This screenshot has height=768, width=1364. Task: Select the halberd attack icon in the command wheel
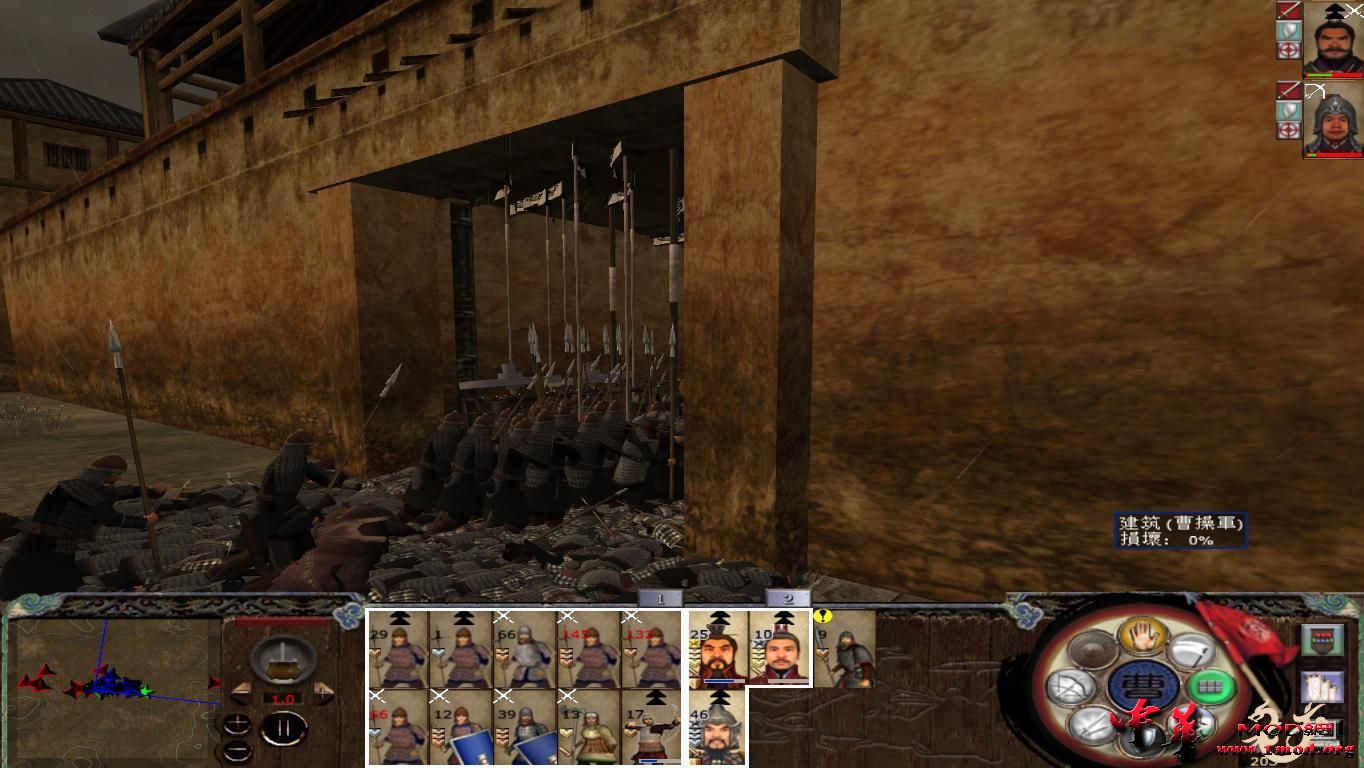[x=1192, y=651]
